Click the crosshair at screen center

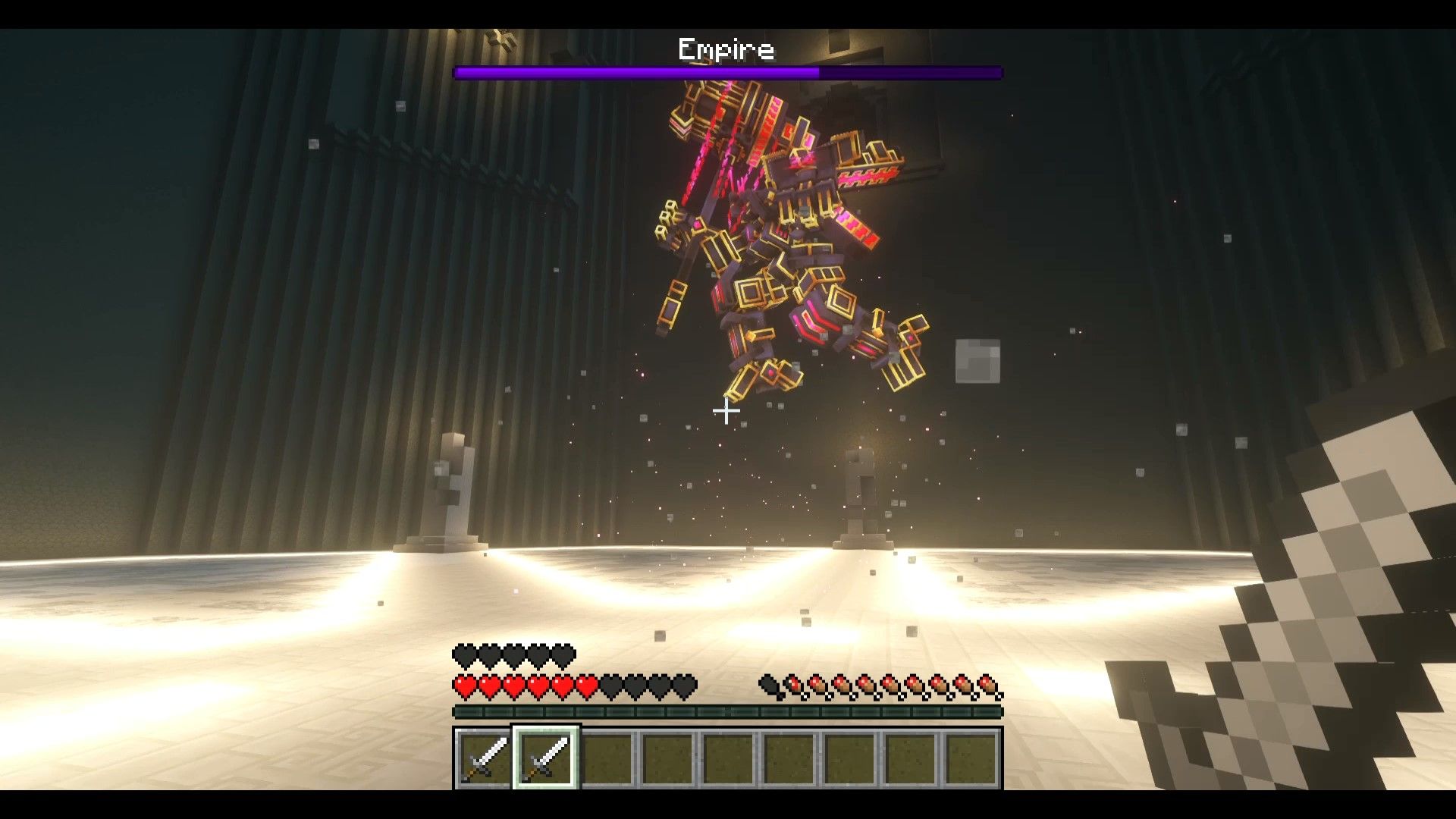[x=726, y=411]
